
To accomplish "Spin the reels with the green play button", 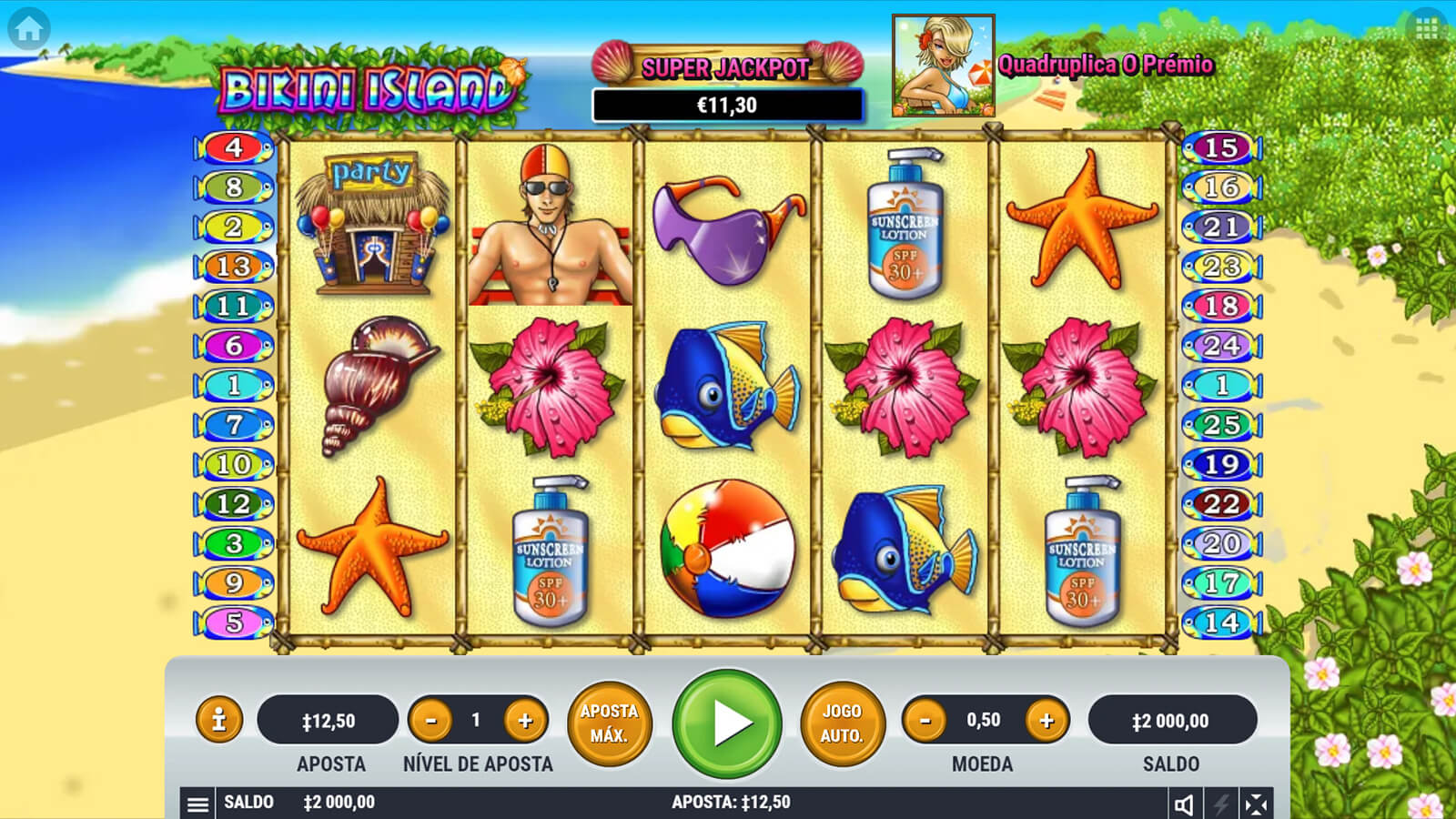I will pyautogui.click(x=727, y=723).
